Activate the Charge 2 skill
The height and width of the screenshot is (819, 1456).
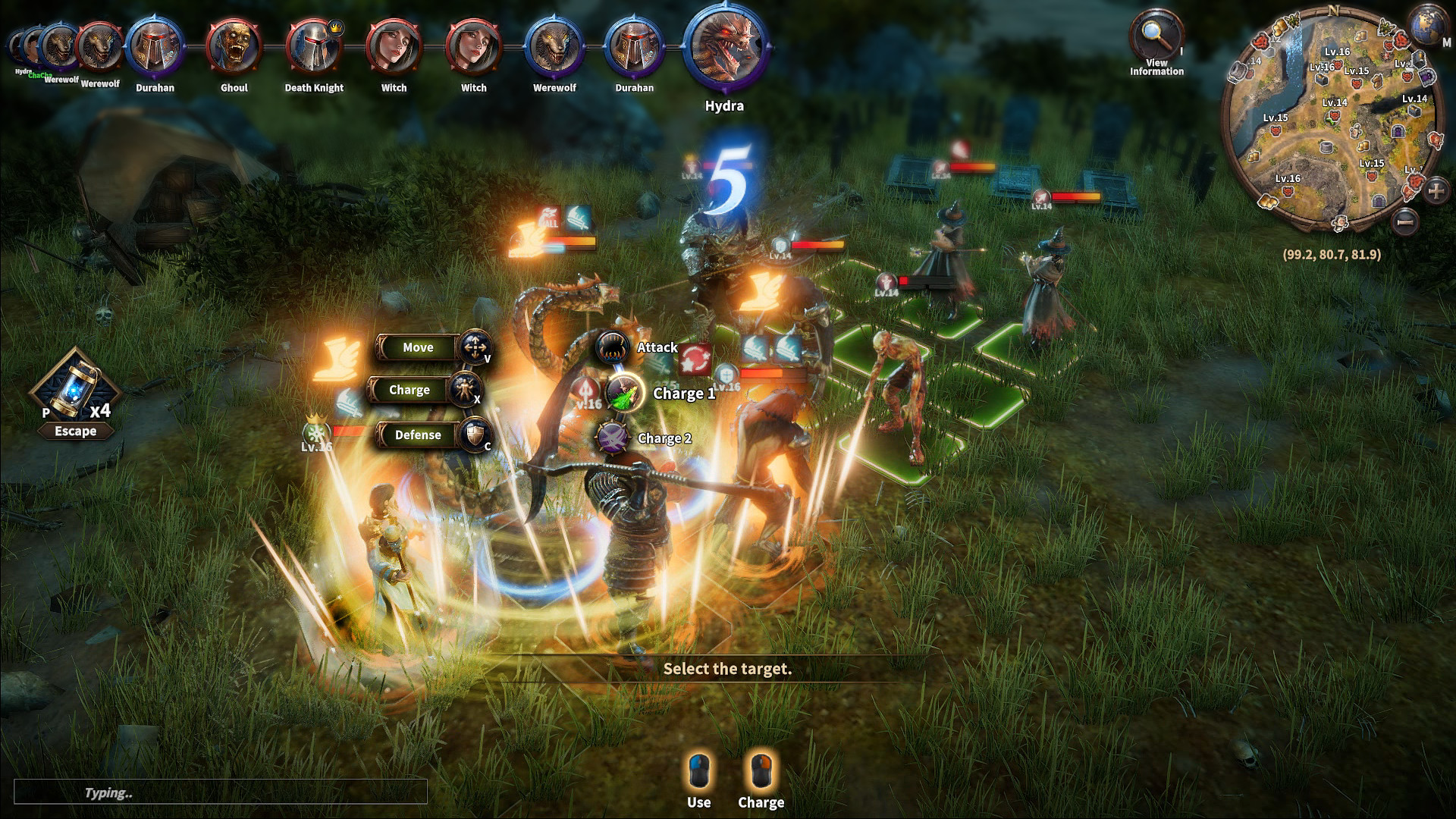coord(612,438)
